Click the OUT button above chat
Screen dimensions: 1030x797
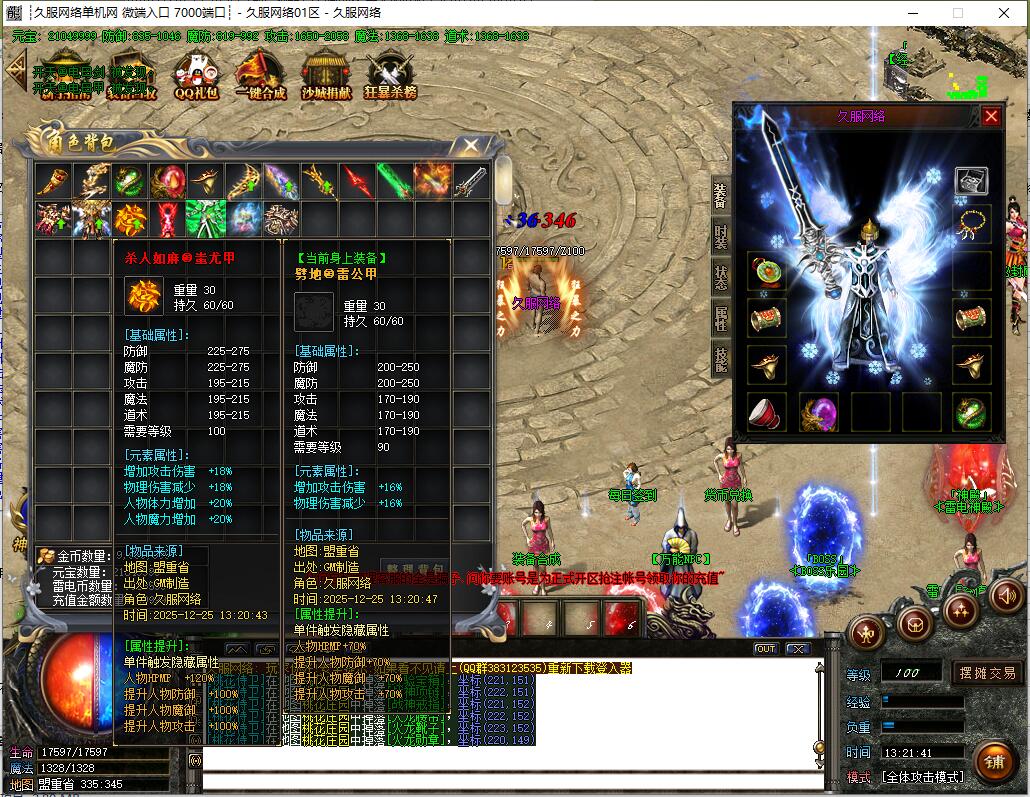tap(765, 648)
